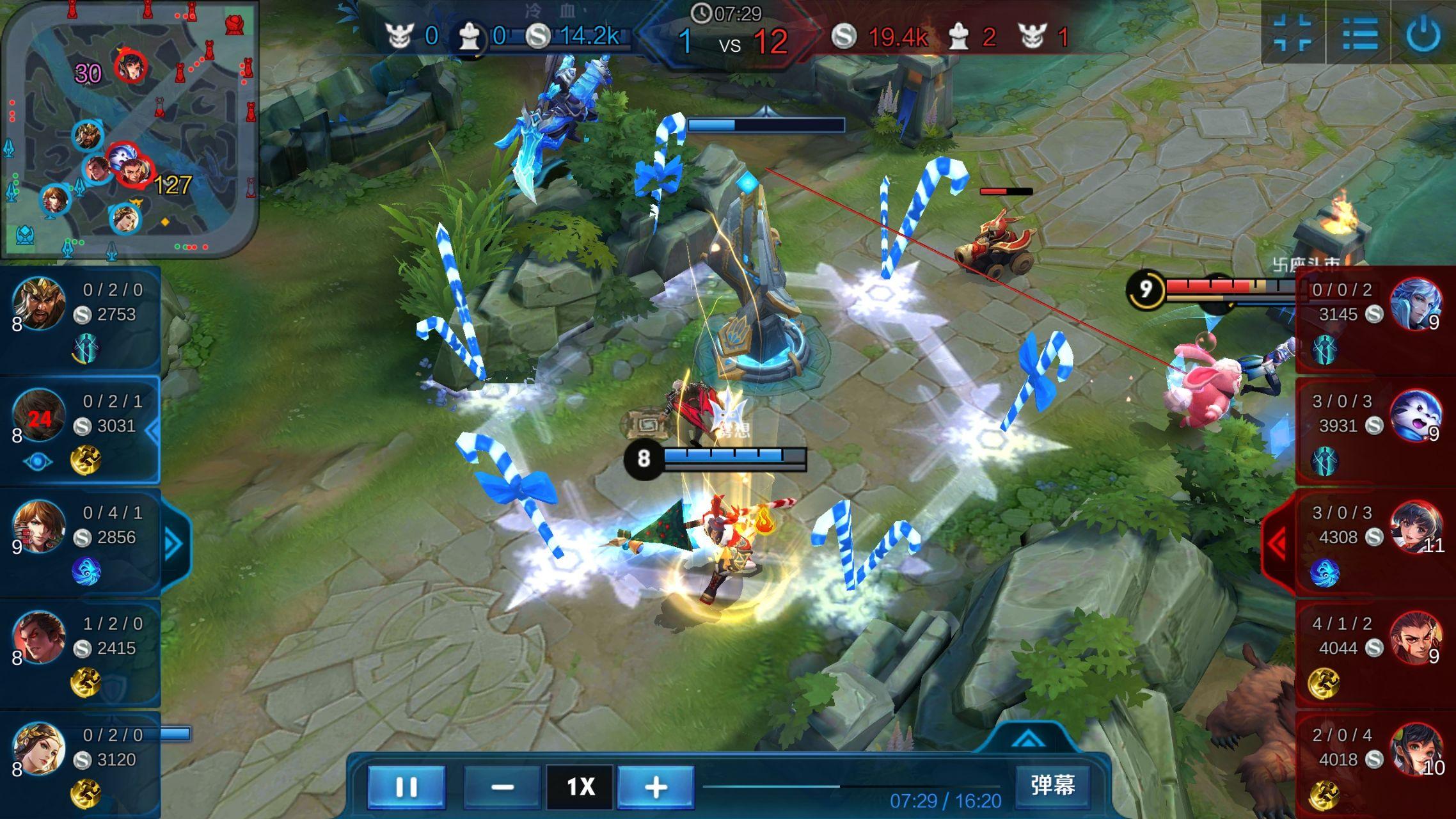The image size is (1456, 819).
Task: Expand the red team panel arrow
Action: pyautogui.click(x=1278, y=544)
